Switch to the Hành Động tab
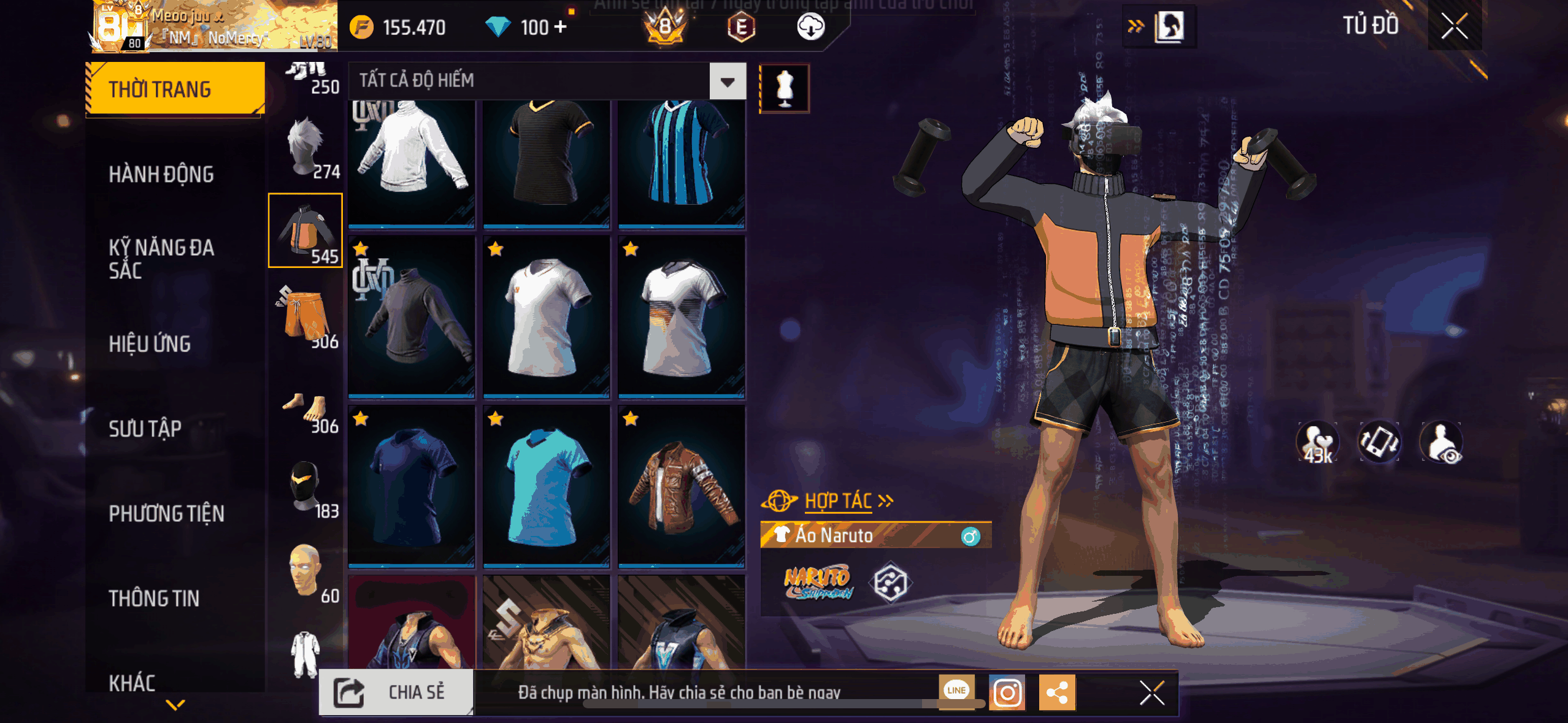1568x723 pixels. (161, 175)
